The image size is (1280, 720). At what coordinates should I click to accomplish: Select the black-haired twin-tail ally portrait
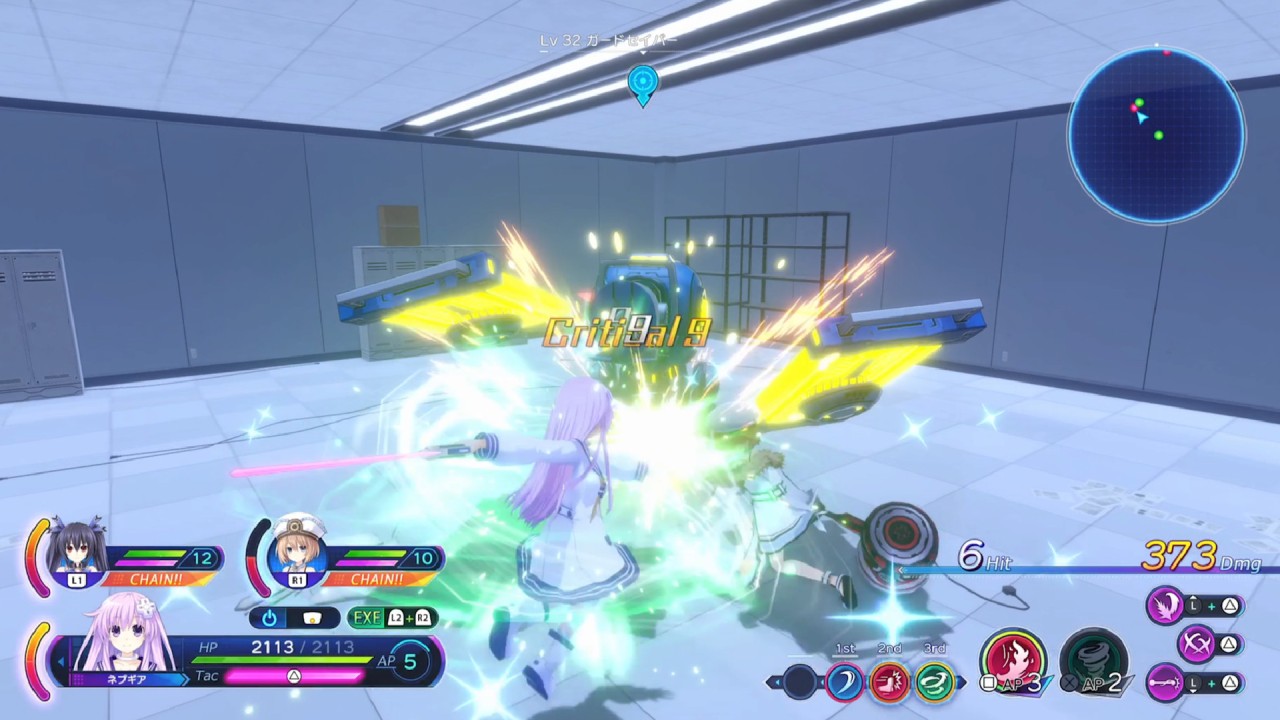pyautogui.click(x=77, y=549)
